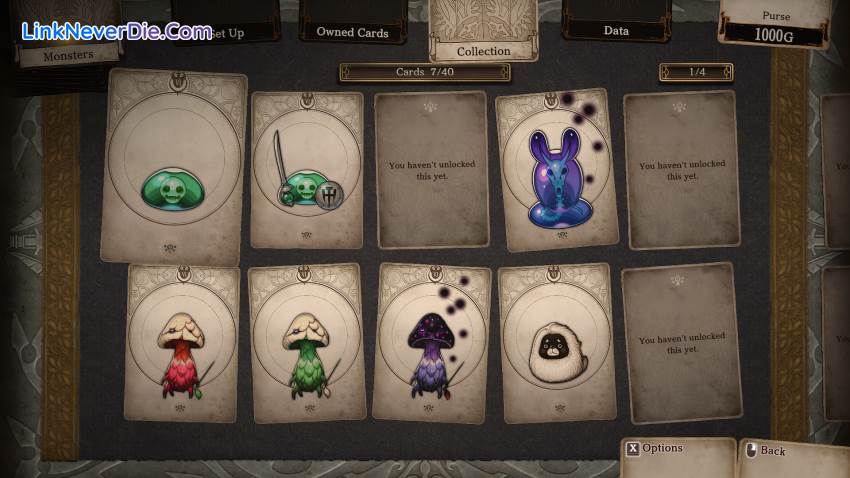
Task: Switch to the Owned Cards tab
Action: pyautogui.click(x=350, y=31)
